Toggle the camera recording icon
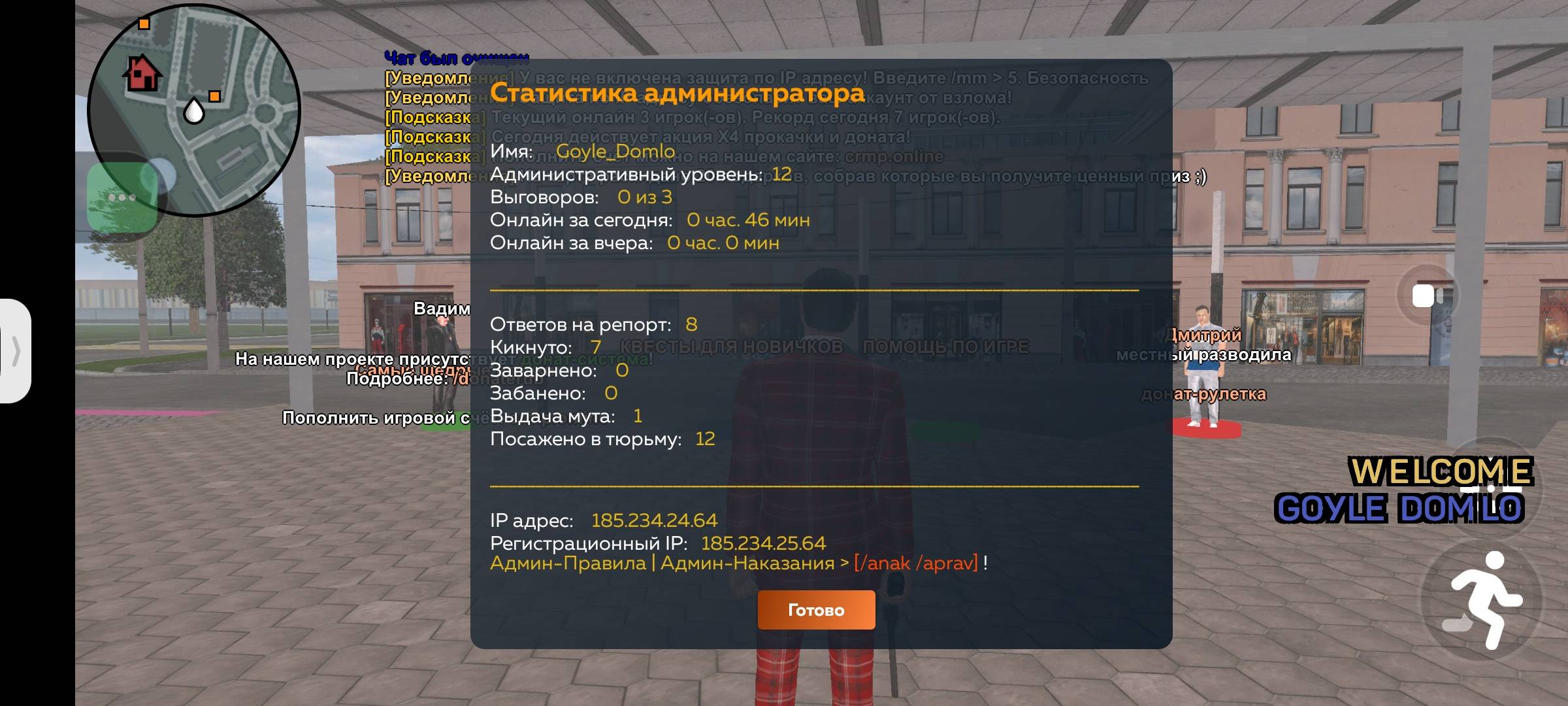This screenshot has height=706, width=1568. (x=1426, y=296)
